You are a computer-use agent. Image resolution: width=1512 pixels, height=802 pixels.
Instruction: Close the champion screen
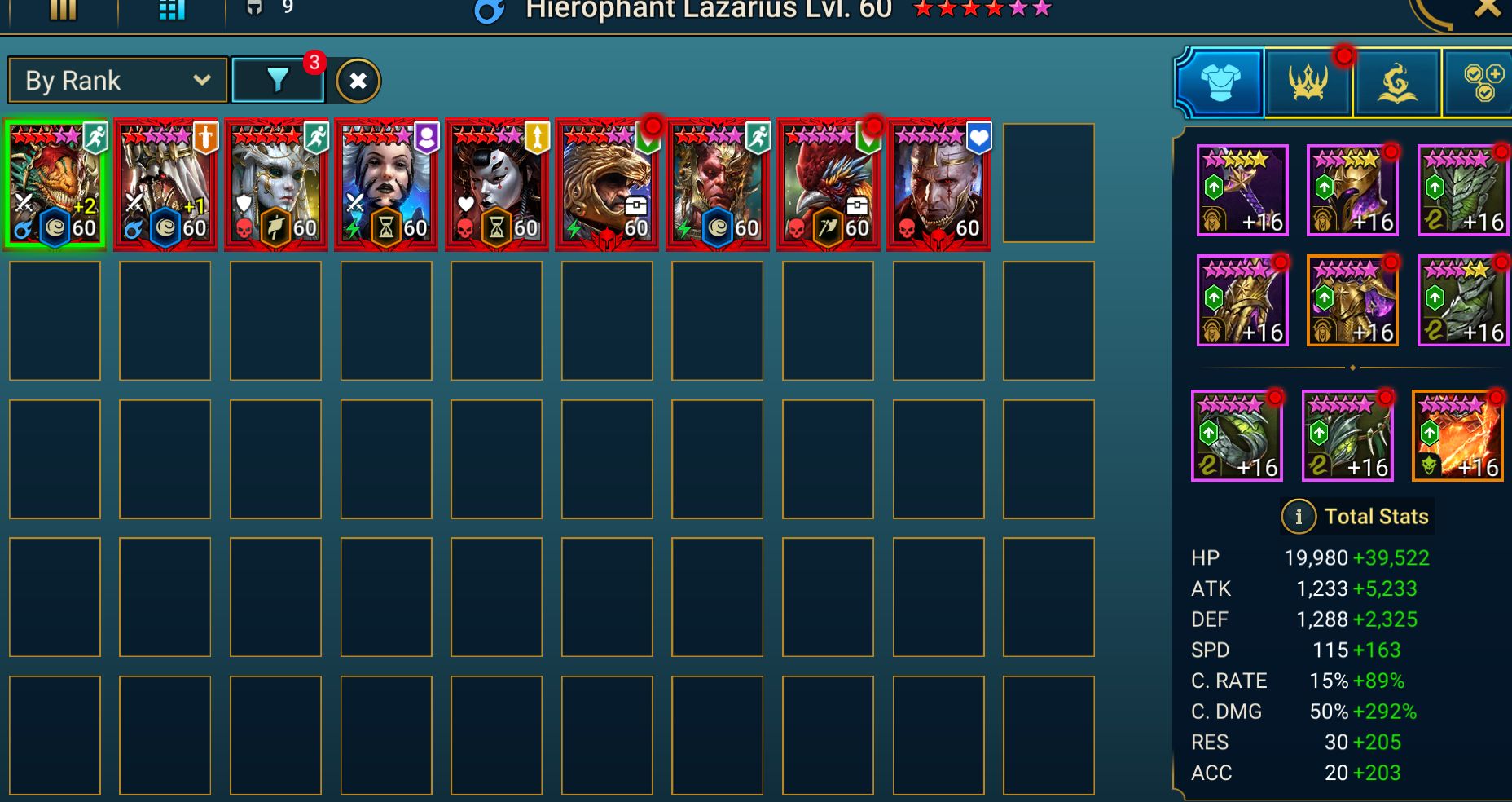point(1487,10)
